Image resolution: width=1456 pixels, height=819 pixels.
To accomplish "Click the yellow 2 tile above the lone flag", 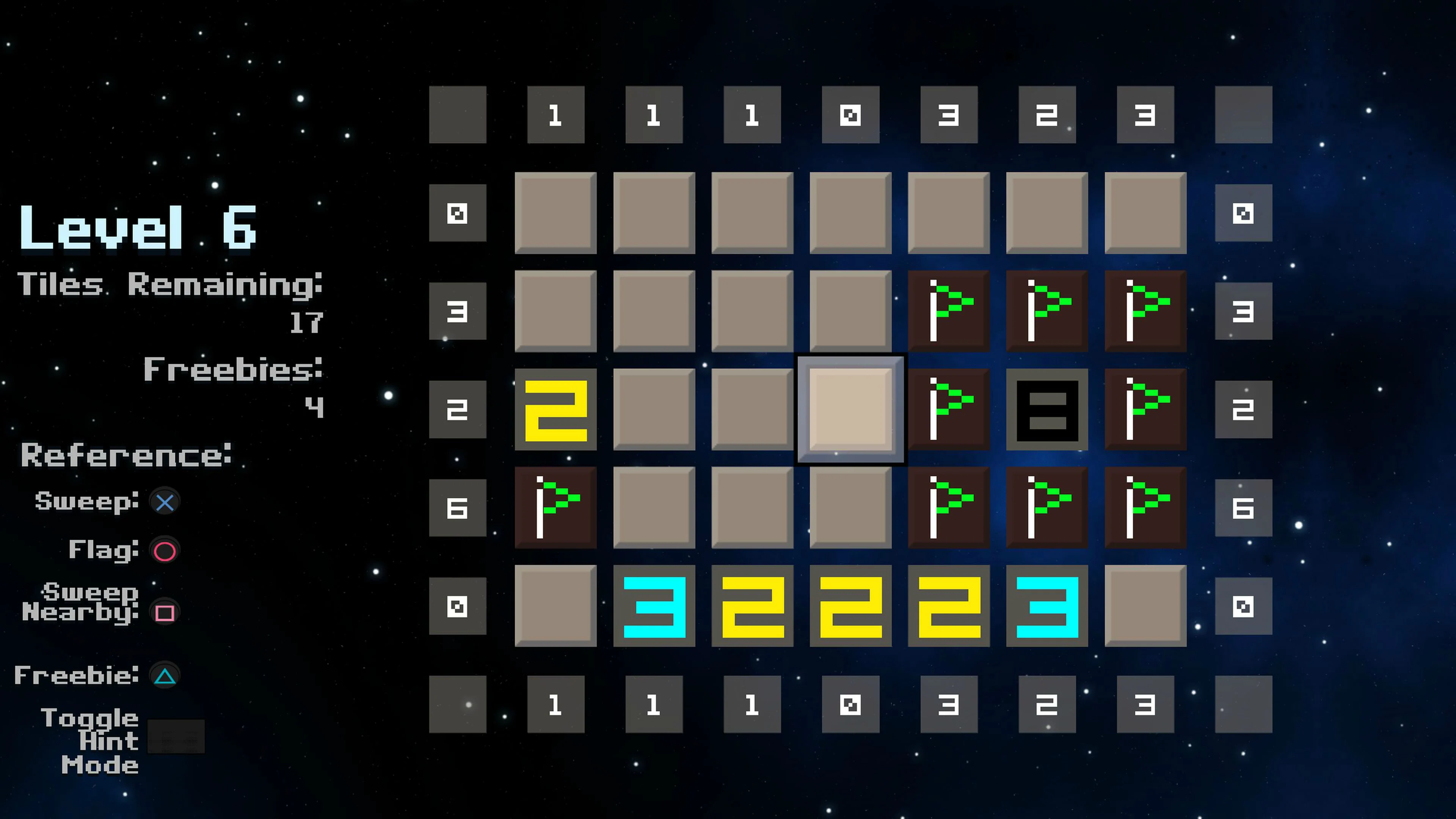I will tap(555, 409).
